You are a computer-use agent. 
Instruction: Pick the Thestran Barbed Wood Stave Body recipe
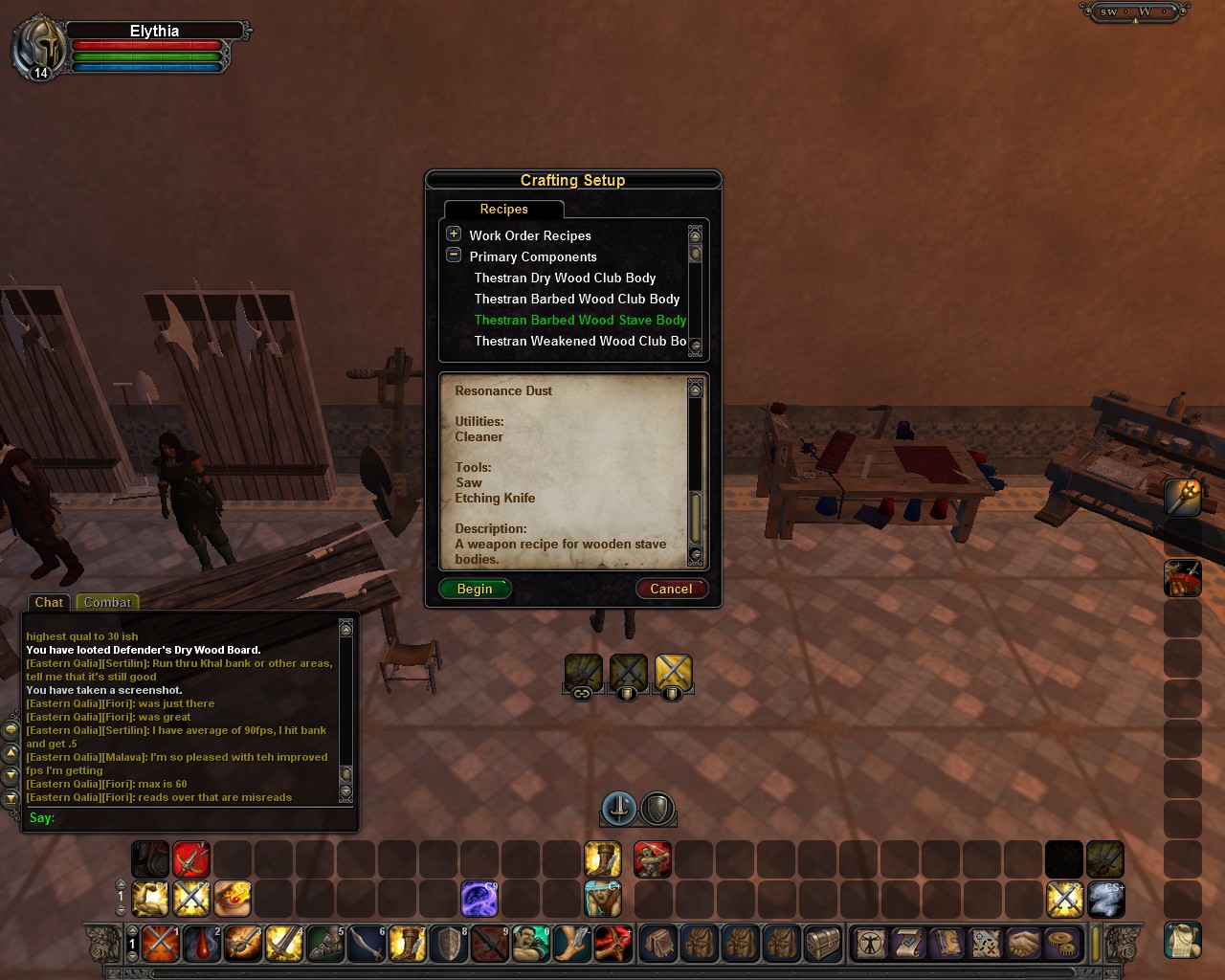(580, 320)
